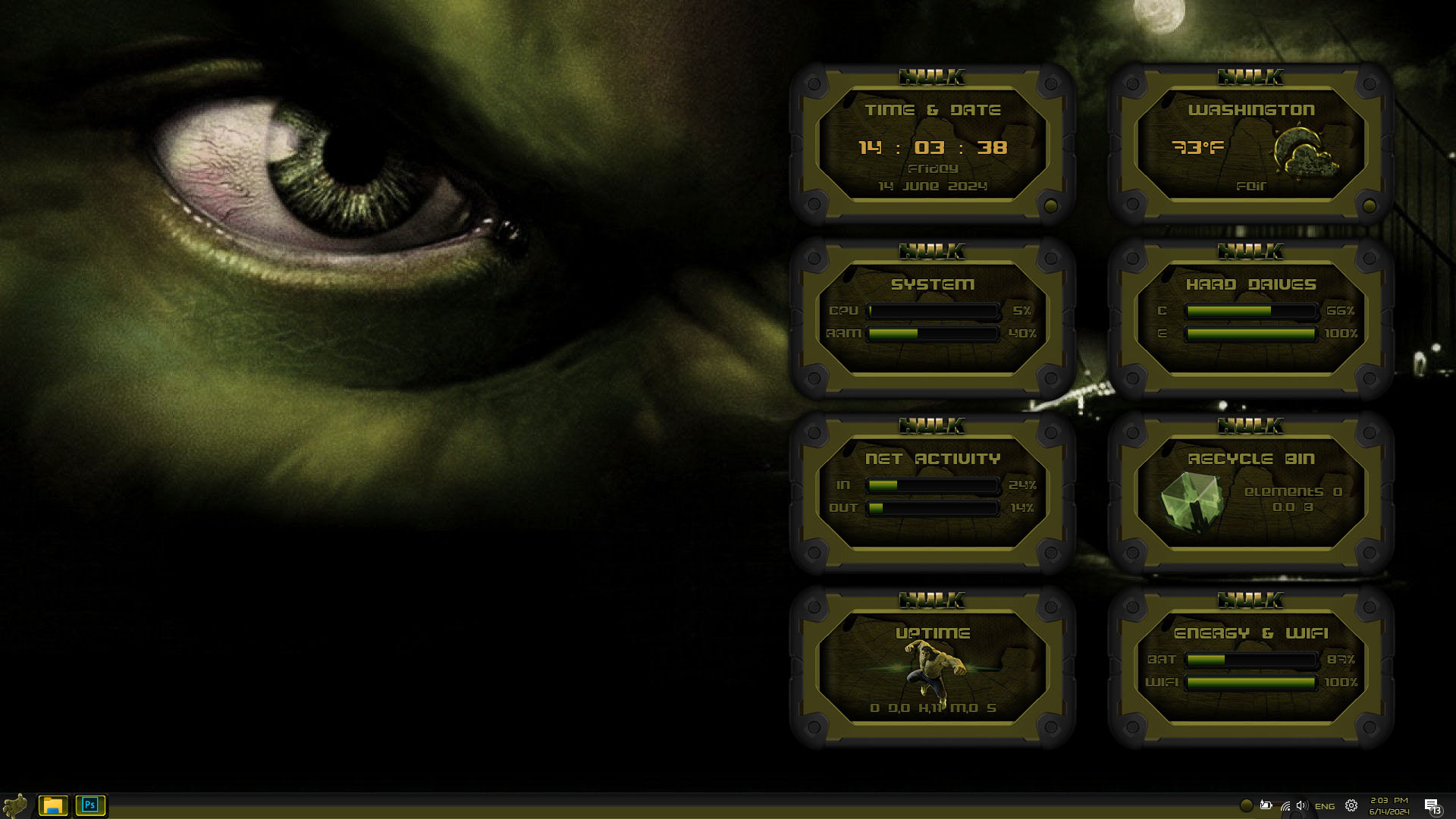
Task: Open the Hulk hand Start button
Action: click(x=15, y=805)
